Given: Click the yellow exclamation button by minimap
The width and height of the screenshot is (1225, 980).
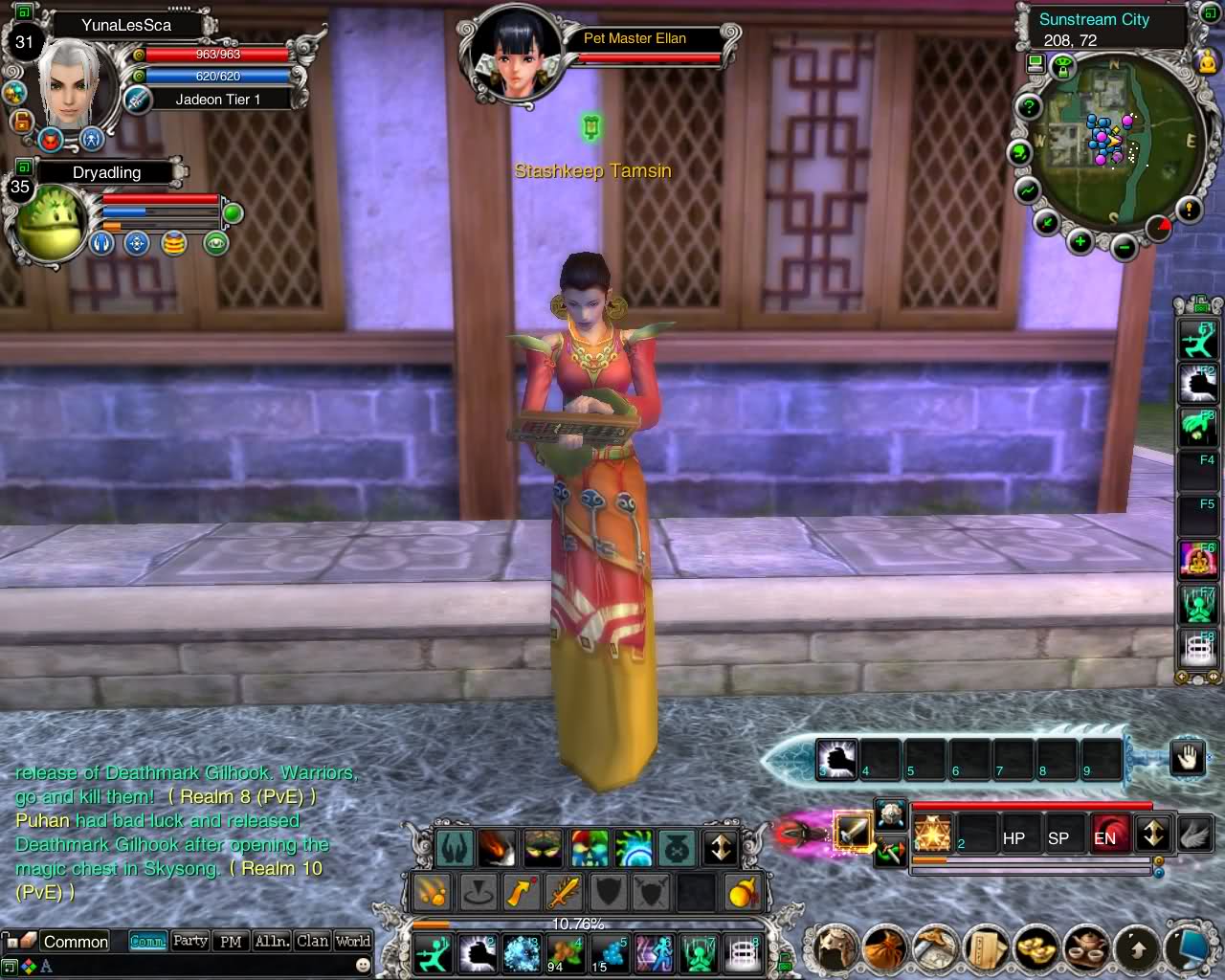Looking at the screenshot, I should pyautogui.click(x=1188, y=209).
